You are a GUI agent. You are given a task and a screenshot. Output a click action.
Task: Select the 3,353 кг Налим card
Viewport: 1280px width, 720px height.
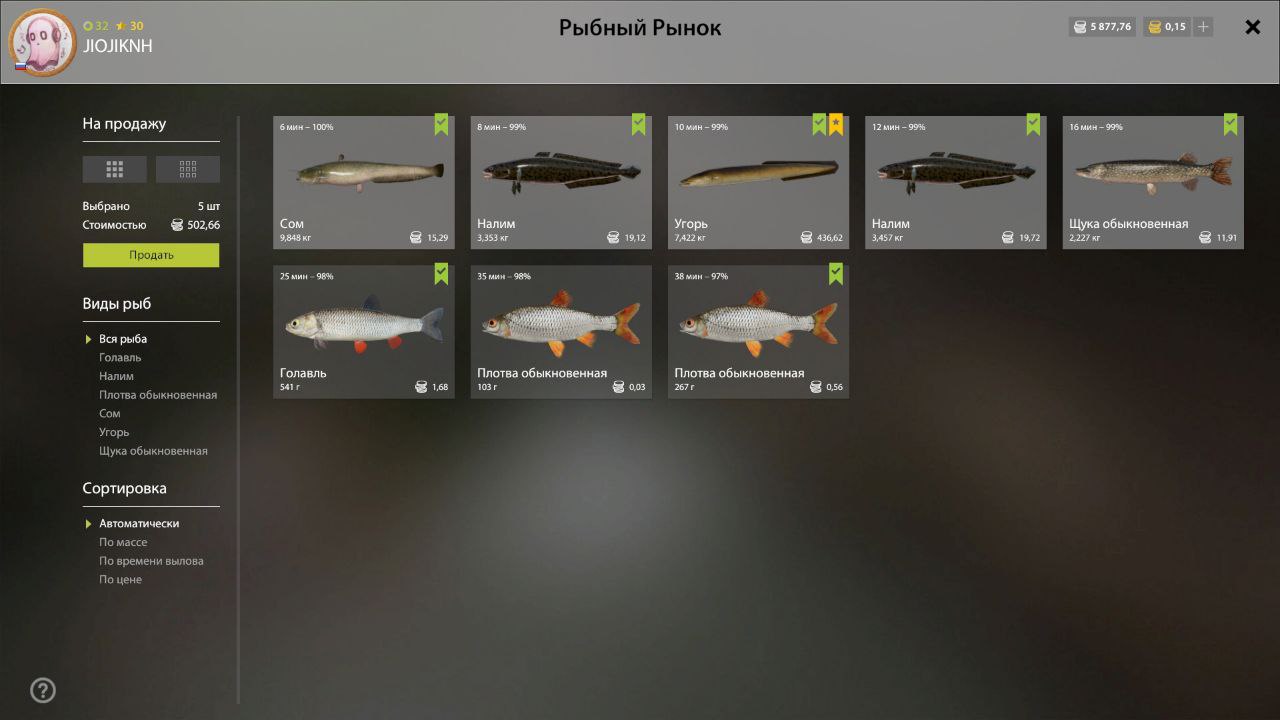coord(560,182)
